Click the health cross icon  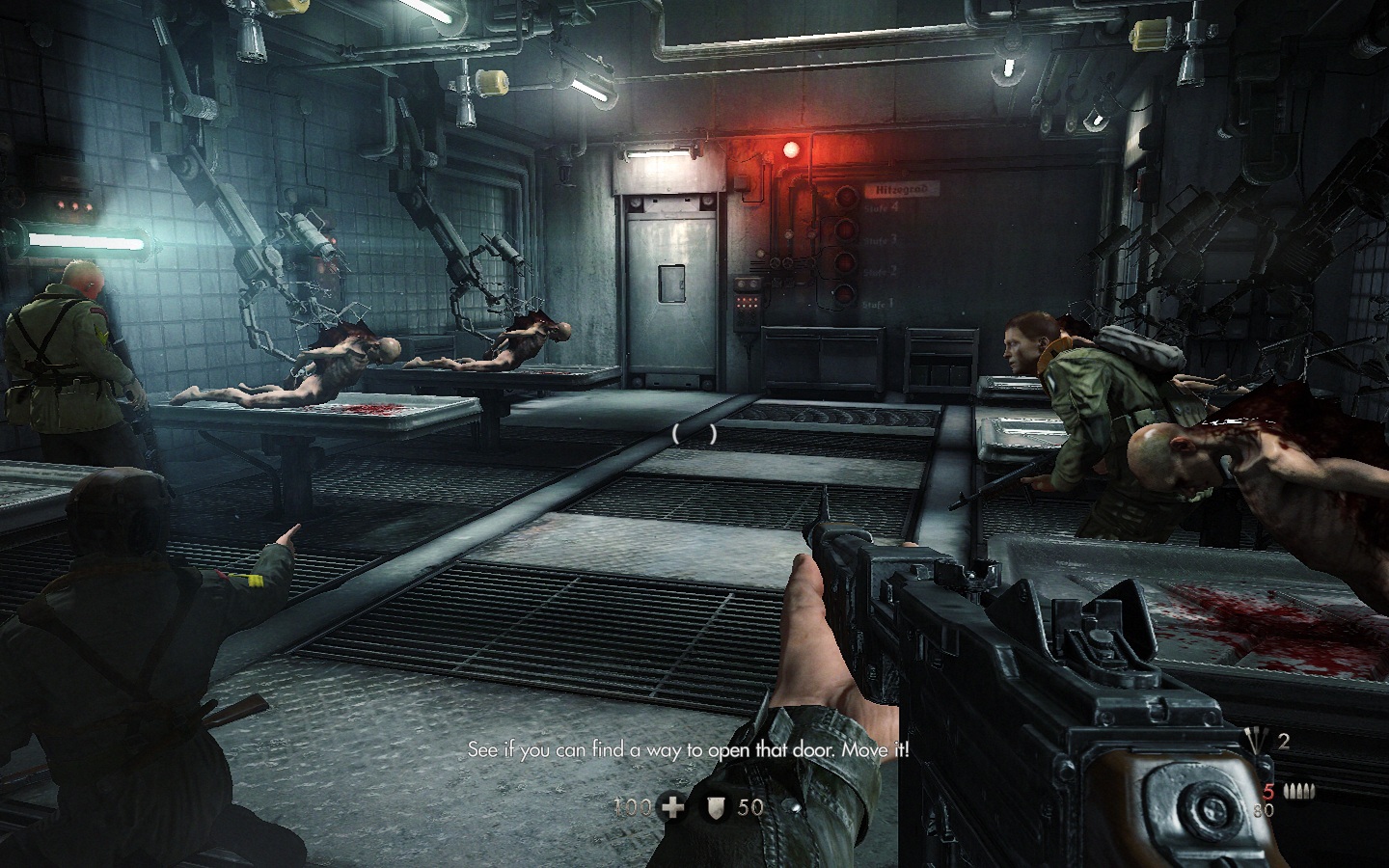671,806
